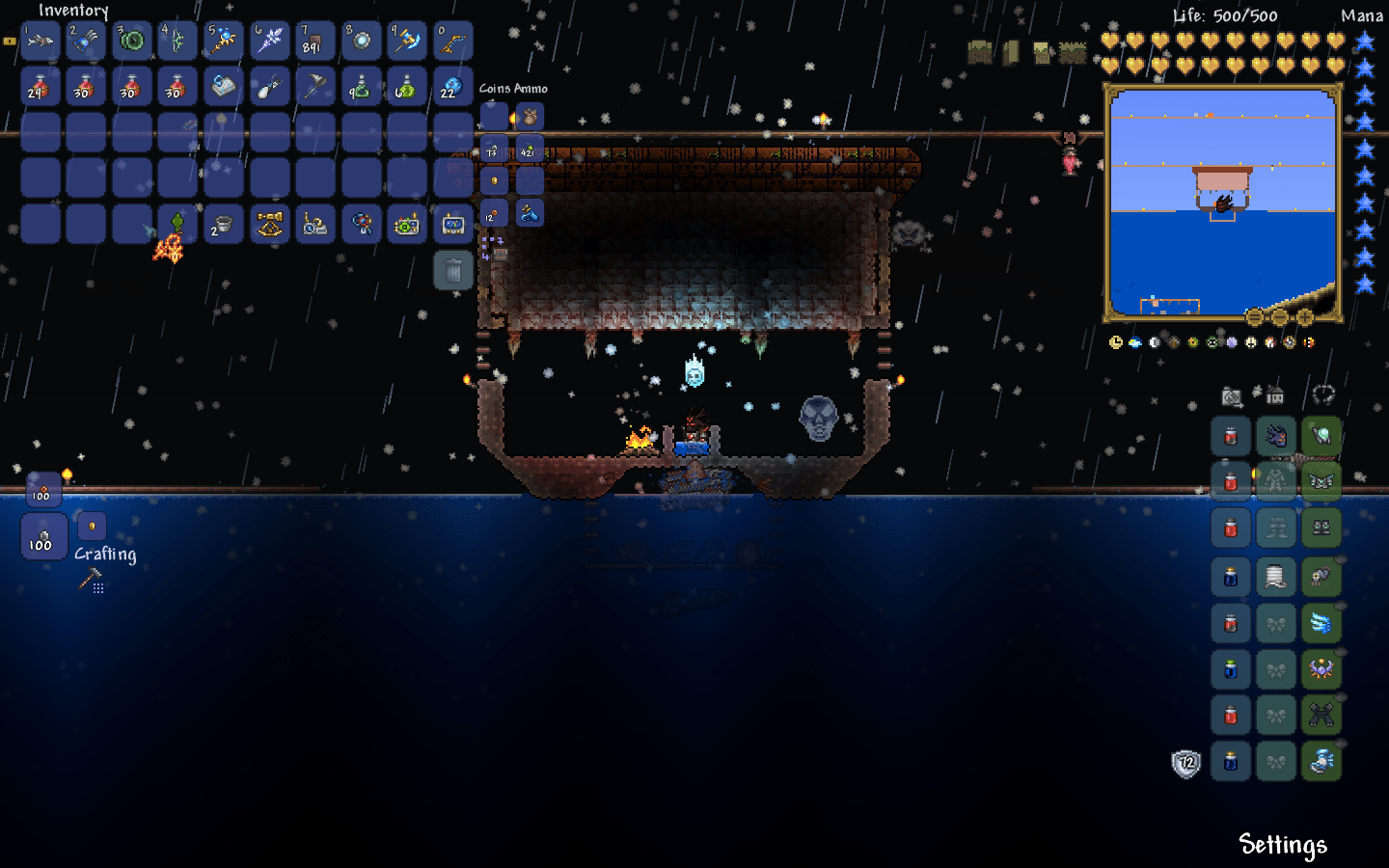Activate housing query via the house icon
The width and height of the screenshot is (1389, 868).
(x=1275, y=395)
